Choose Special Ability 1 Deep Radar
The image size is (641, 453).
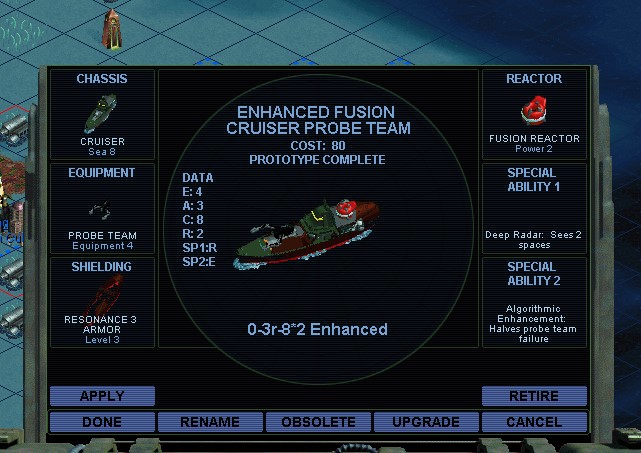pos(534,208)
